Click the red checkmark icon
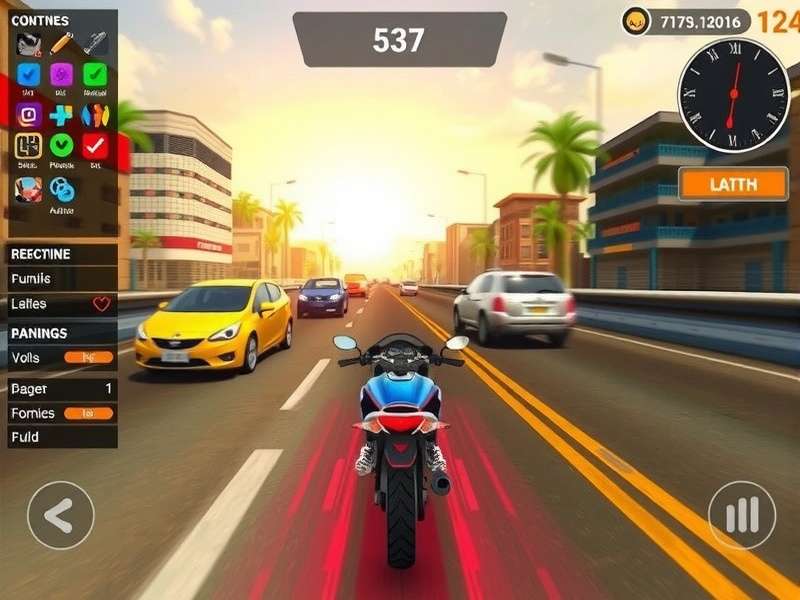Image resolution: width=800 pixels, height=600 pixels. click(x=95, y=146)
